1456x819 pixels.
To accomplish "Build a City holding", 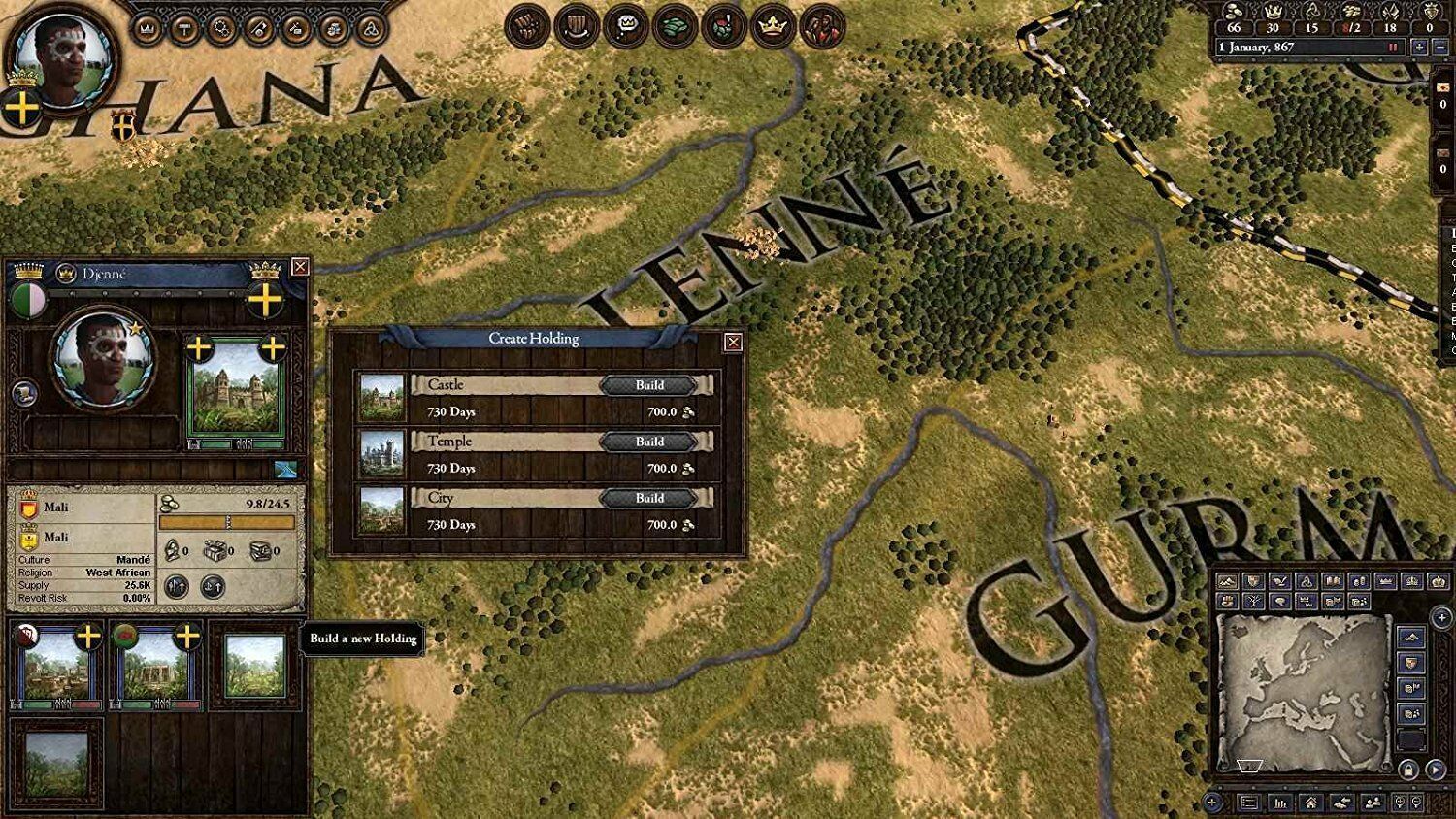I will (x=649, y=498).
